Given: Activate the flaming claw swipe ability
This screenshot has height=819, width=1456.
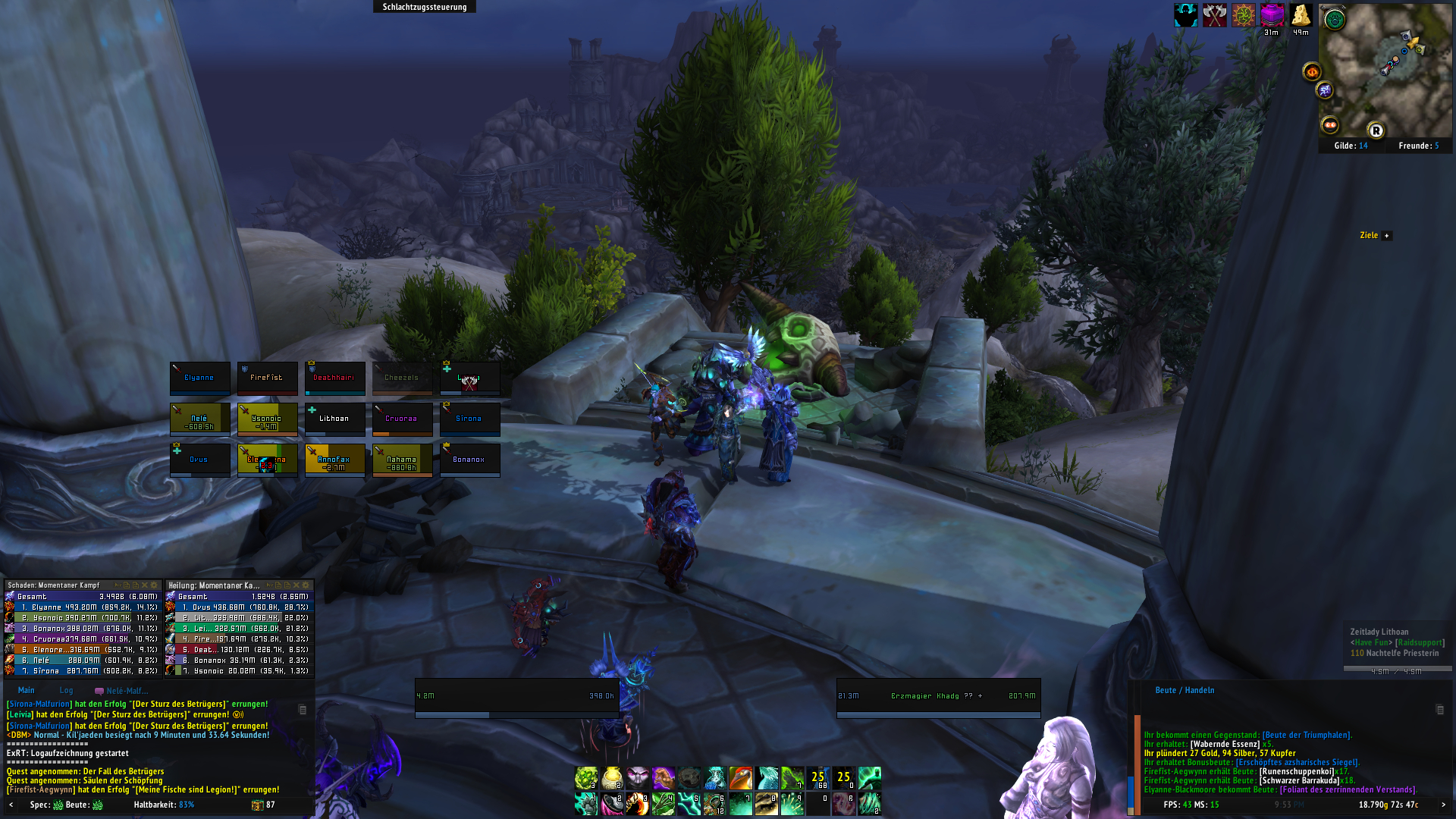Looking at the screenshot, I should [638, 804].
